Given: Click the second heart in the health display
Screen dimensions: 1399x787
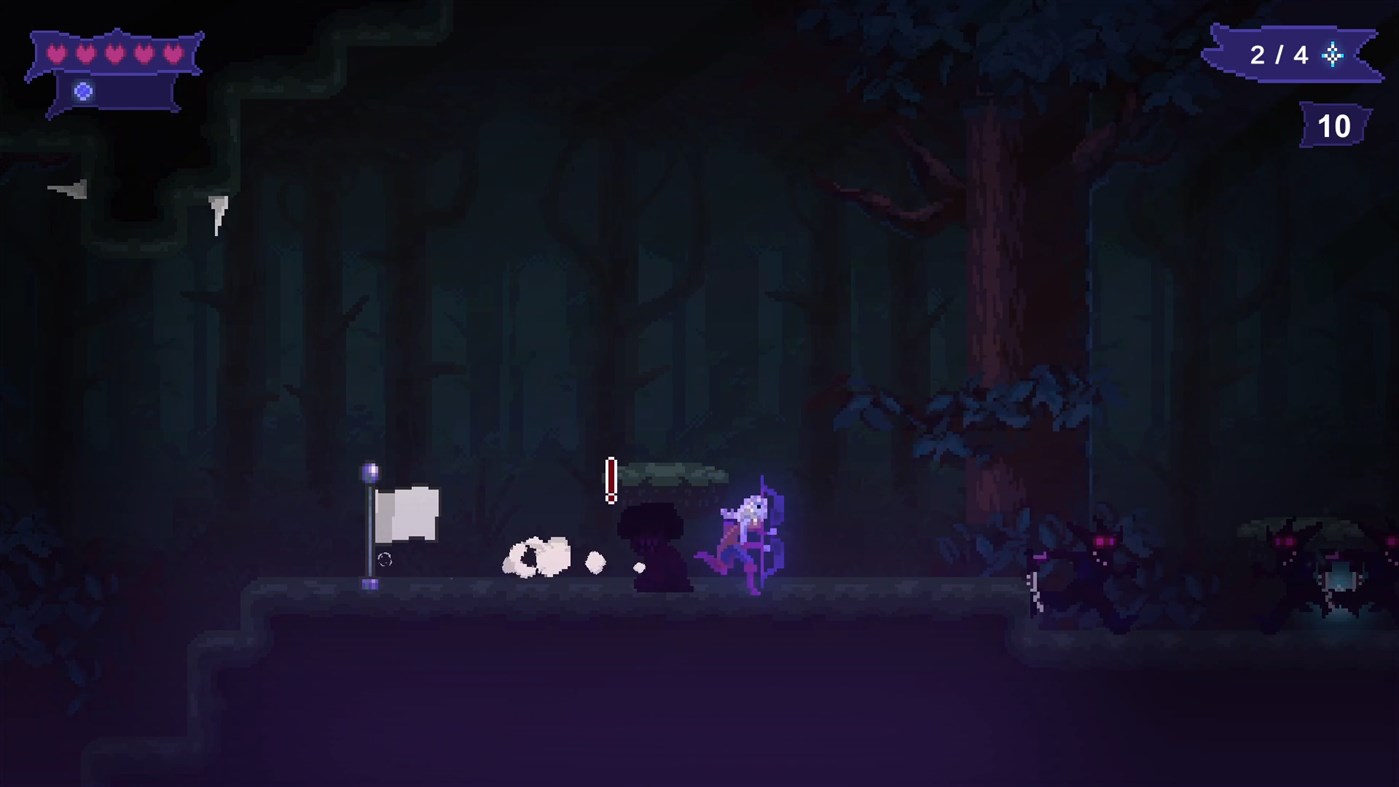Looking at the screenshot, I should (x=85, y=53).
